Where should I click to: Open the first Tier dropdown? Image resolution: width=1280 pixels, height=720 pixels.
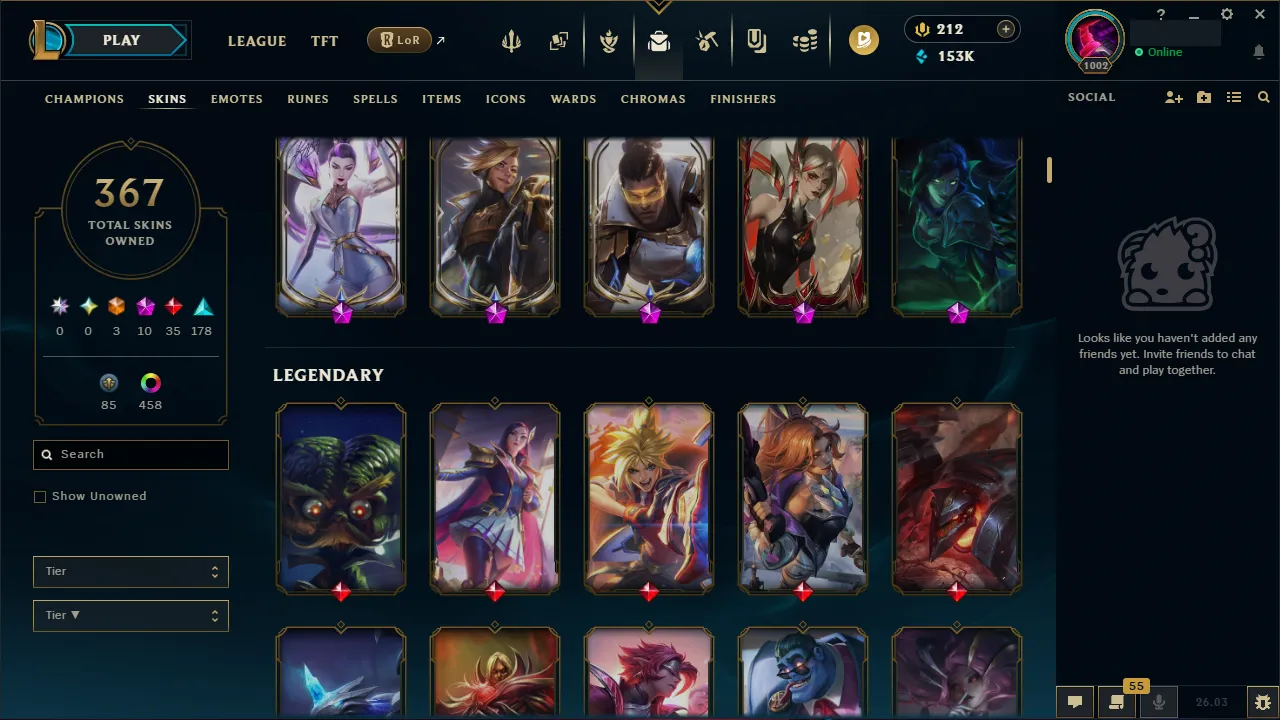(x=130, y=571)
